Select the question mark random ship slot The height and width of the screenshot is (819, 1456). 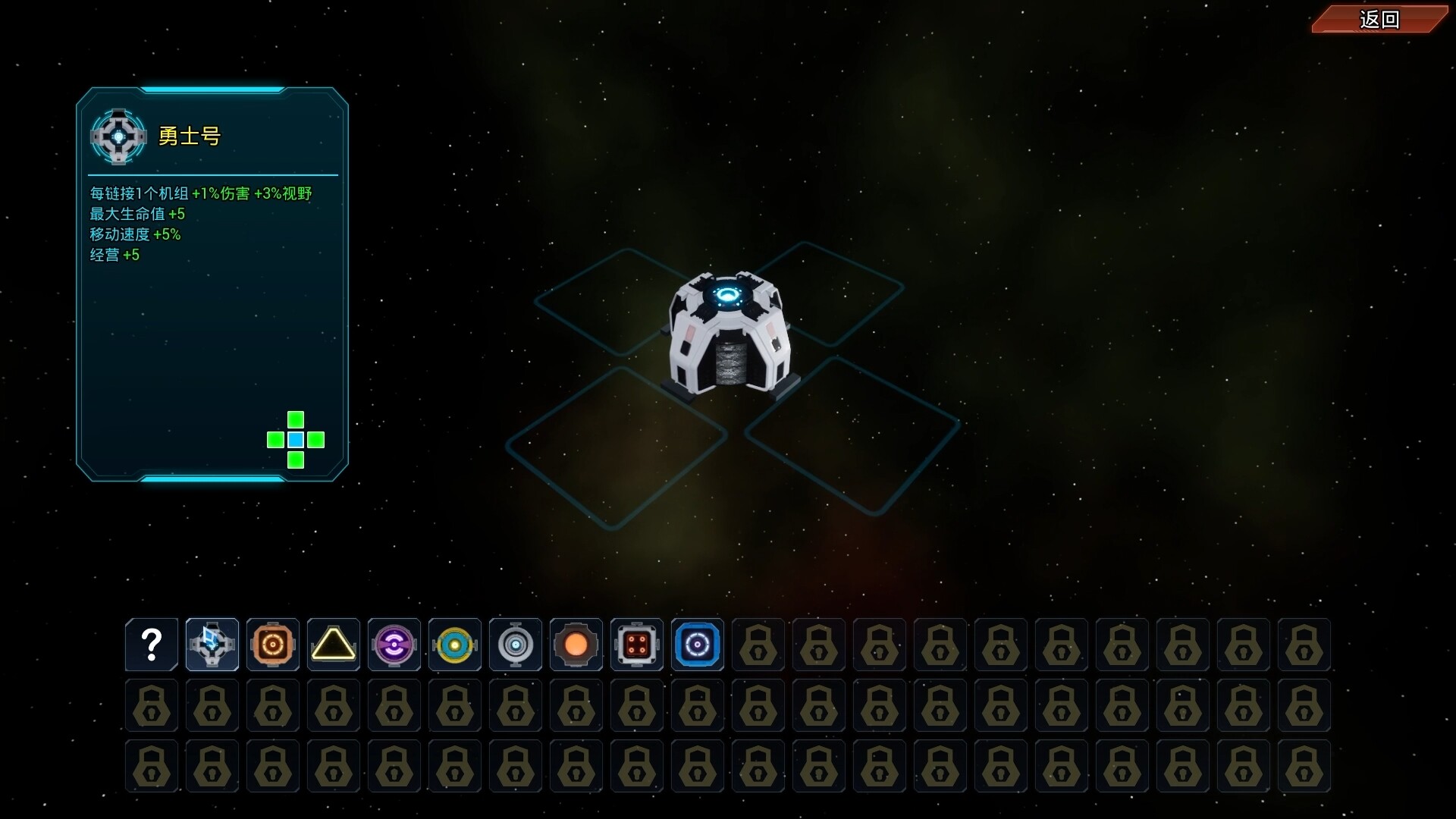coord(152,645)
